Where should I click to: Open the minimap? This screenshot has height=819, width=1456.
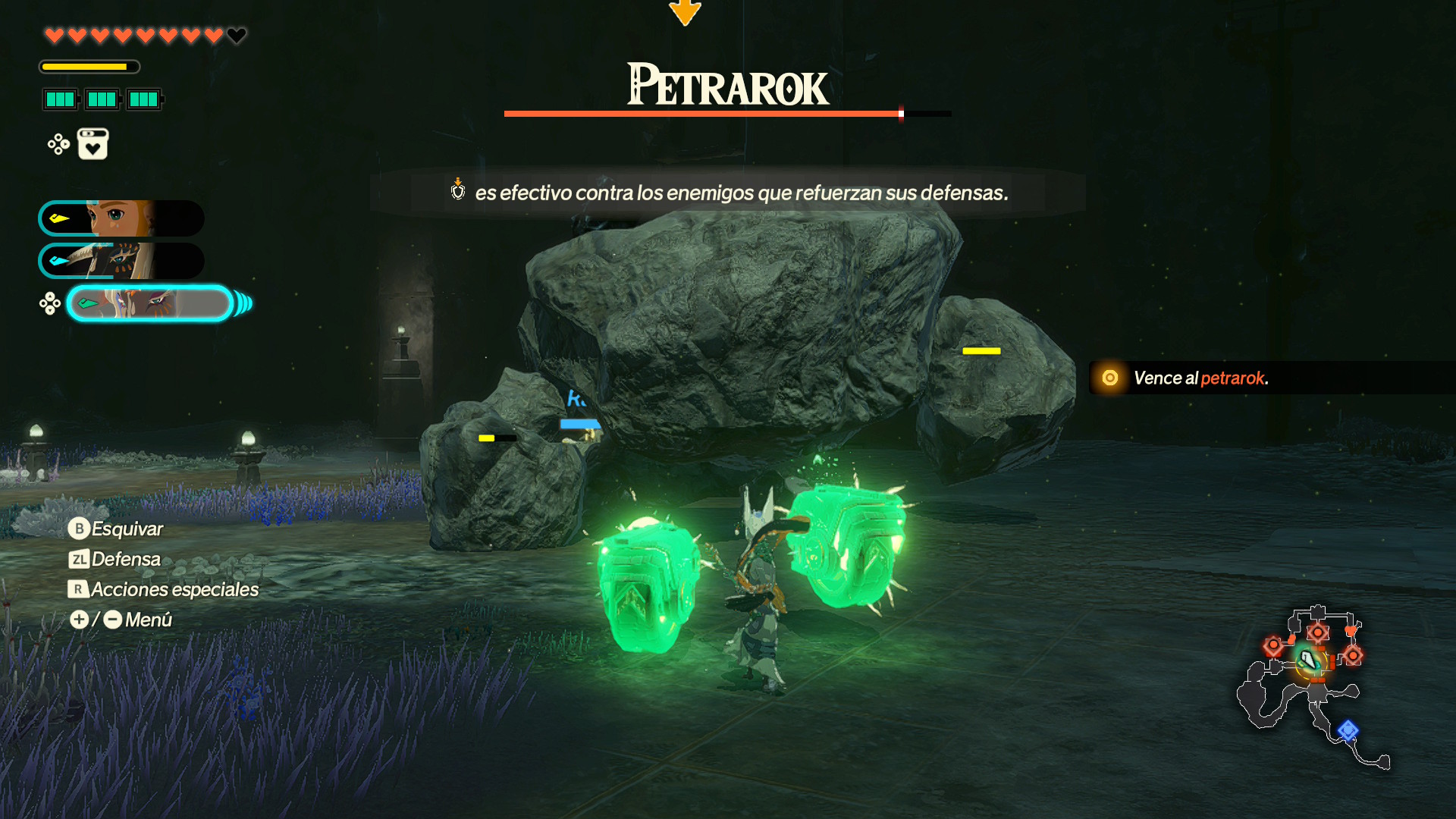coord(1313,686)
